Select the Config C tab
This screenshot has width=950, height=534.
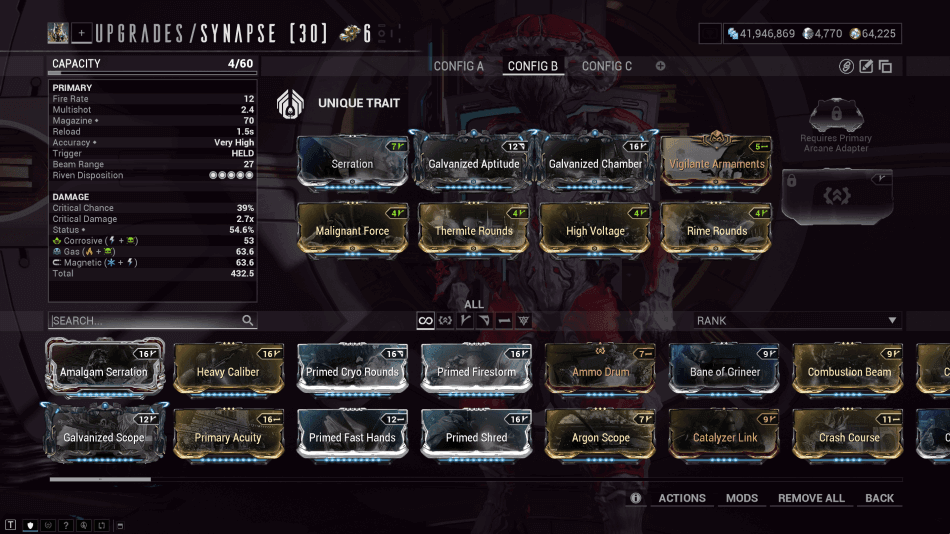[607, 66]
